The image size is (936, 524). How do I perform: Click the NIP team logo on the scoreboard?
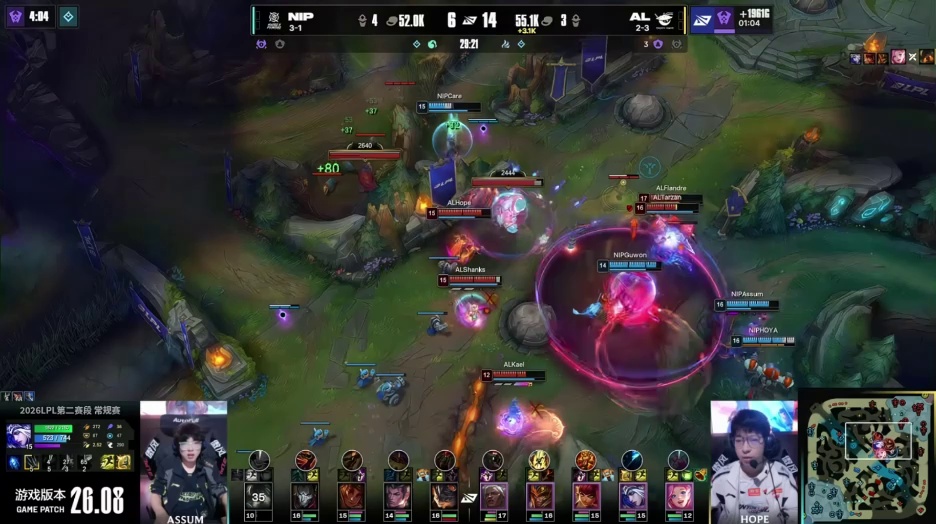coord(273,18)
